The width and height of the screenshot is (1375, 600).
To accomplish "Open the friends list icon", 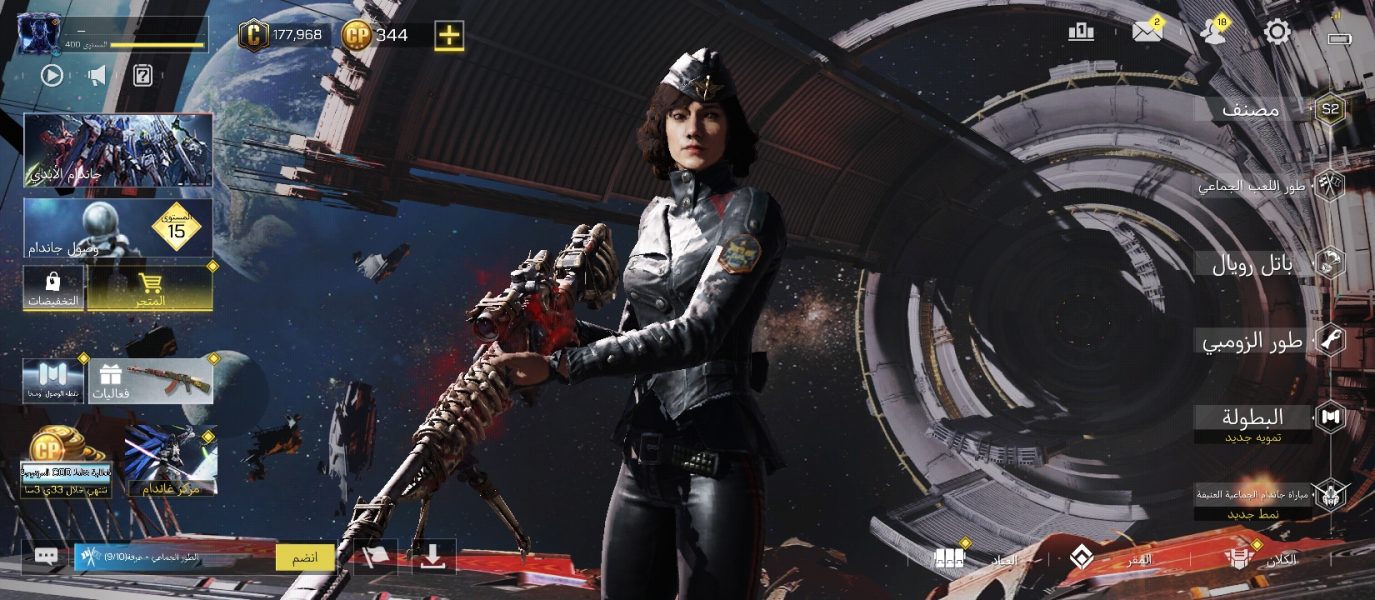I will pyautogui.click(x=1214, y=32).
